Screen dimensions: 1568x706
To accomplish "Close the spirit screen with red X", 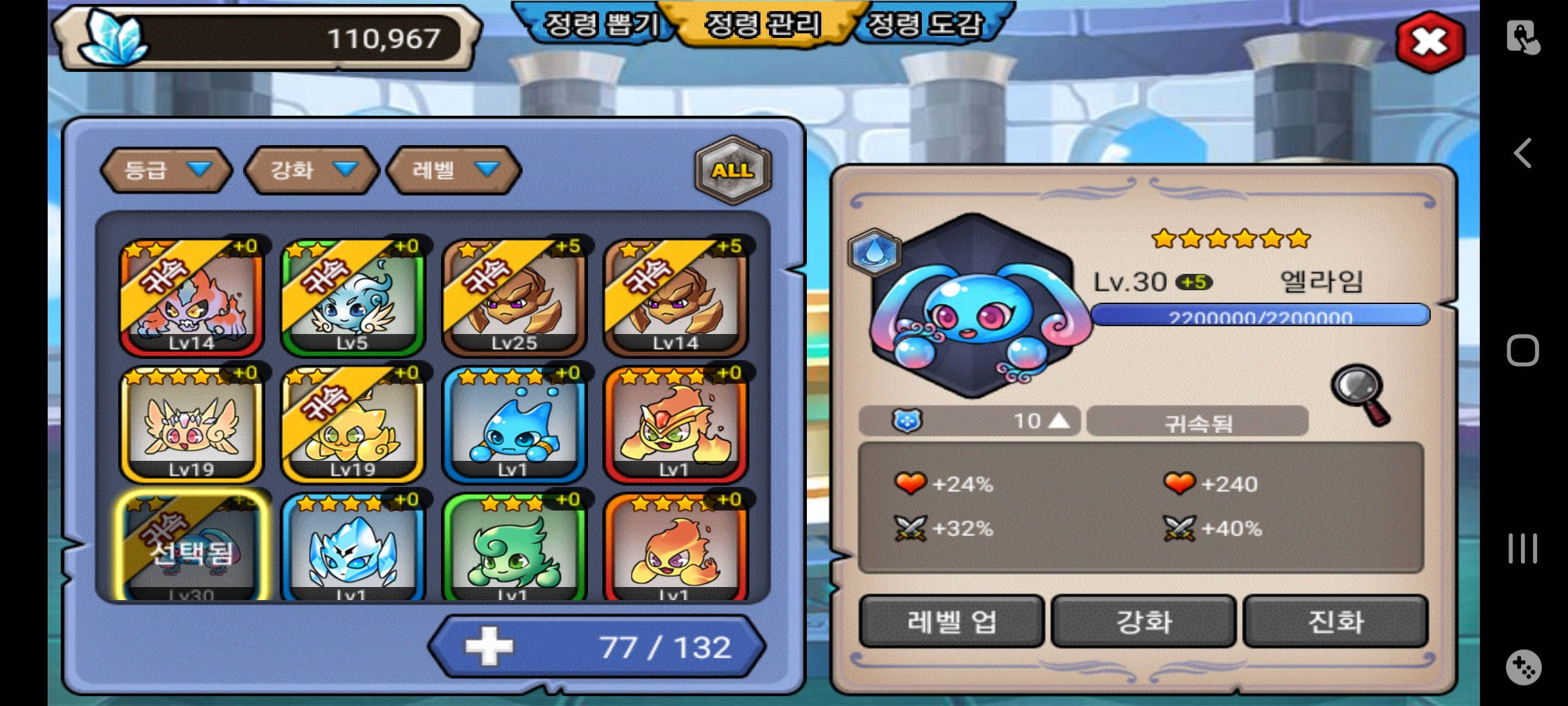I will click(x=1429, y=42).
